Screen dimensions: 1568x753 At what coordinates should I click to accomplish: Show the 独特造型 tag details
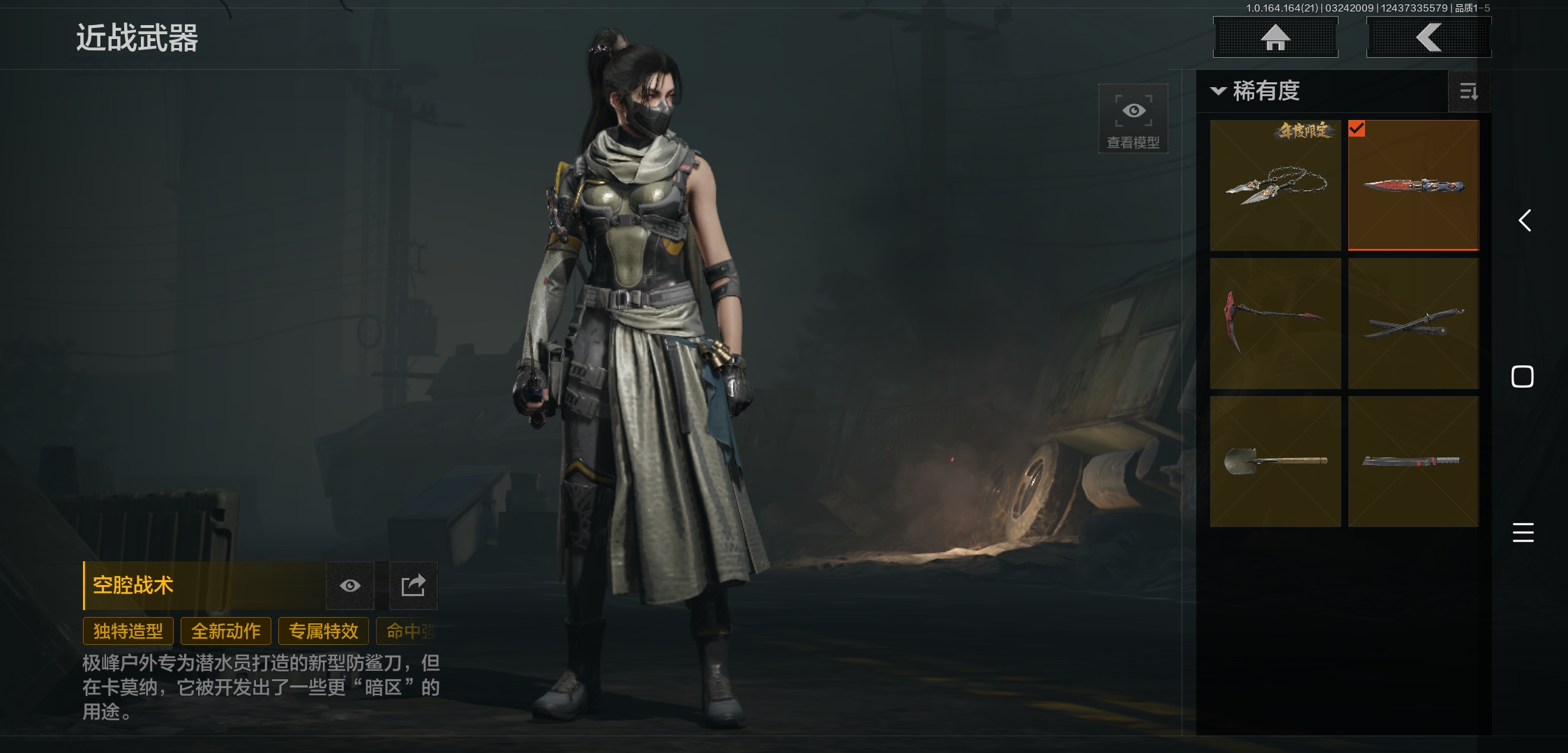pos(128,631)
